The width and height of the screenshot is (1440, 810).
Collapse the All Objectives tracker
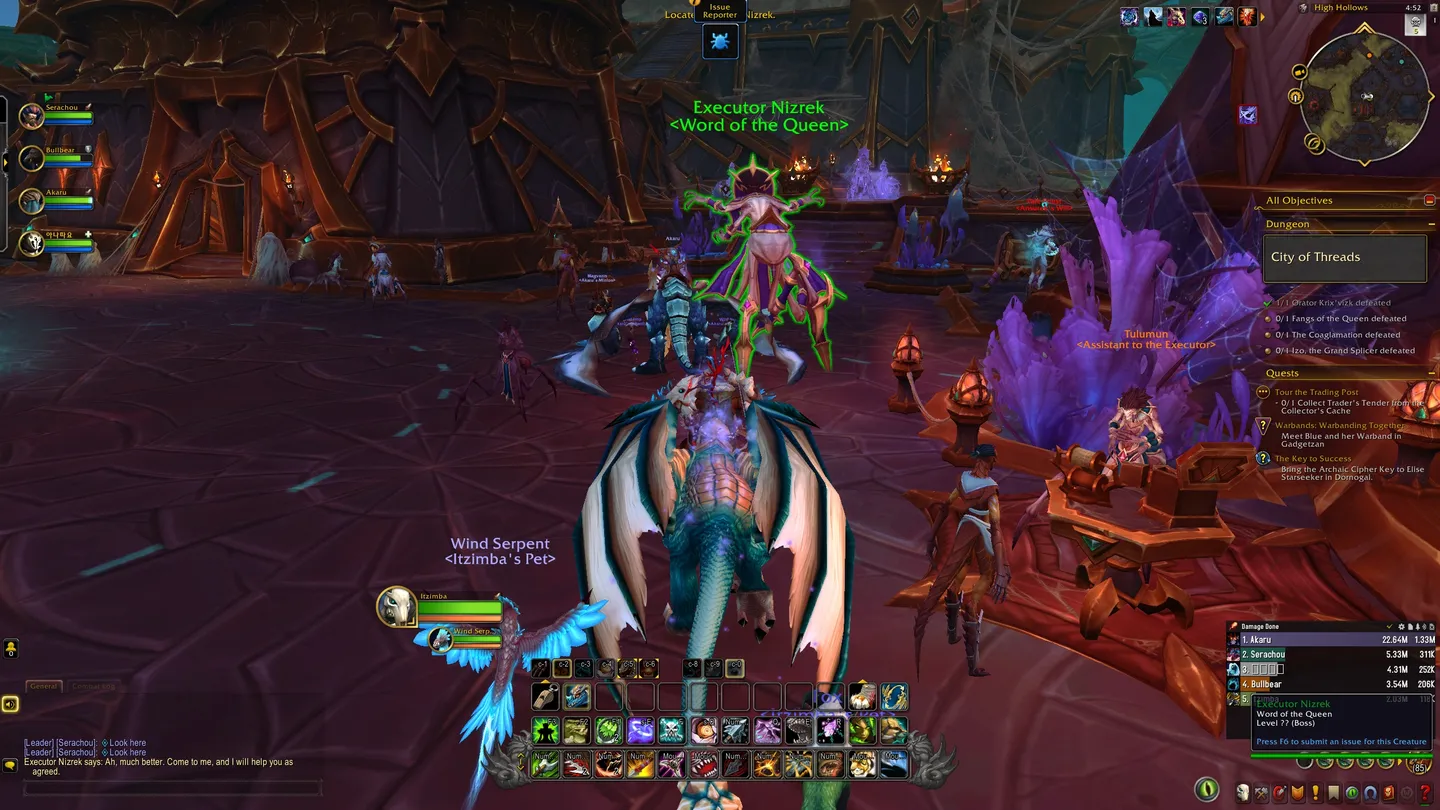coord(1432,200)
